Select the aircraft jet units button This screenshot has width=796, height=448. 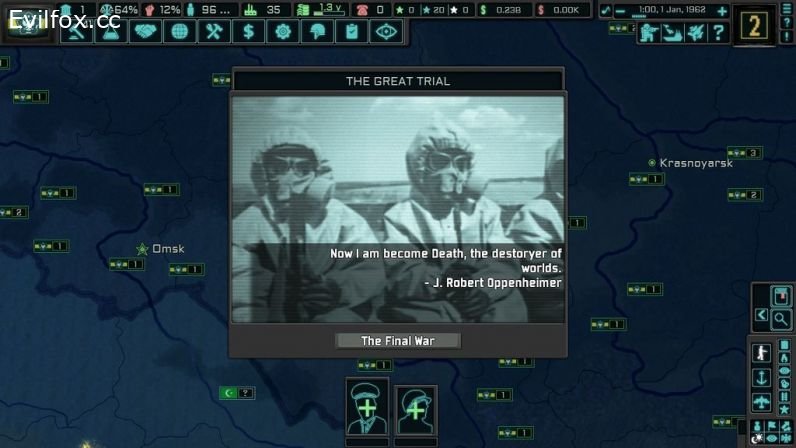click(695, 33)
